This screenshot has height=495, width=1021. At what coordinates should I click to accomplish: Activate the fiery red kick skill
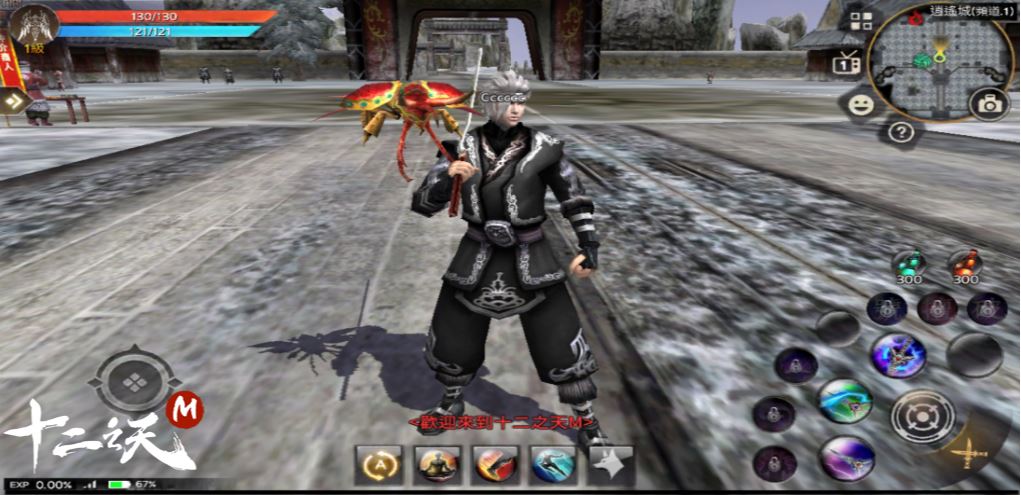tap(495, 464)
